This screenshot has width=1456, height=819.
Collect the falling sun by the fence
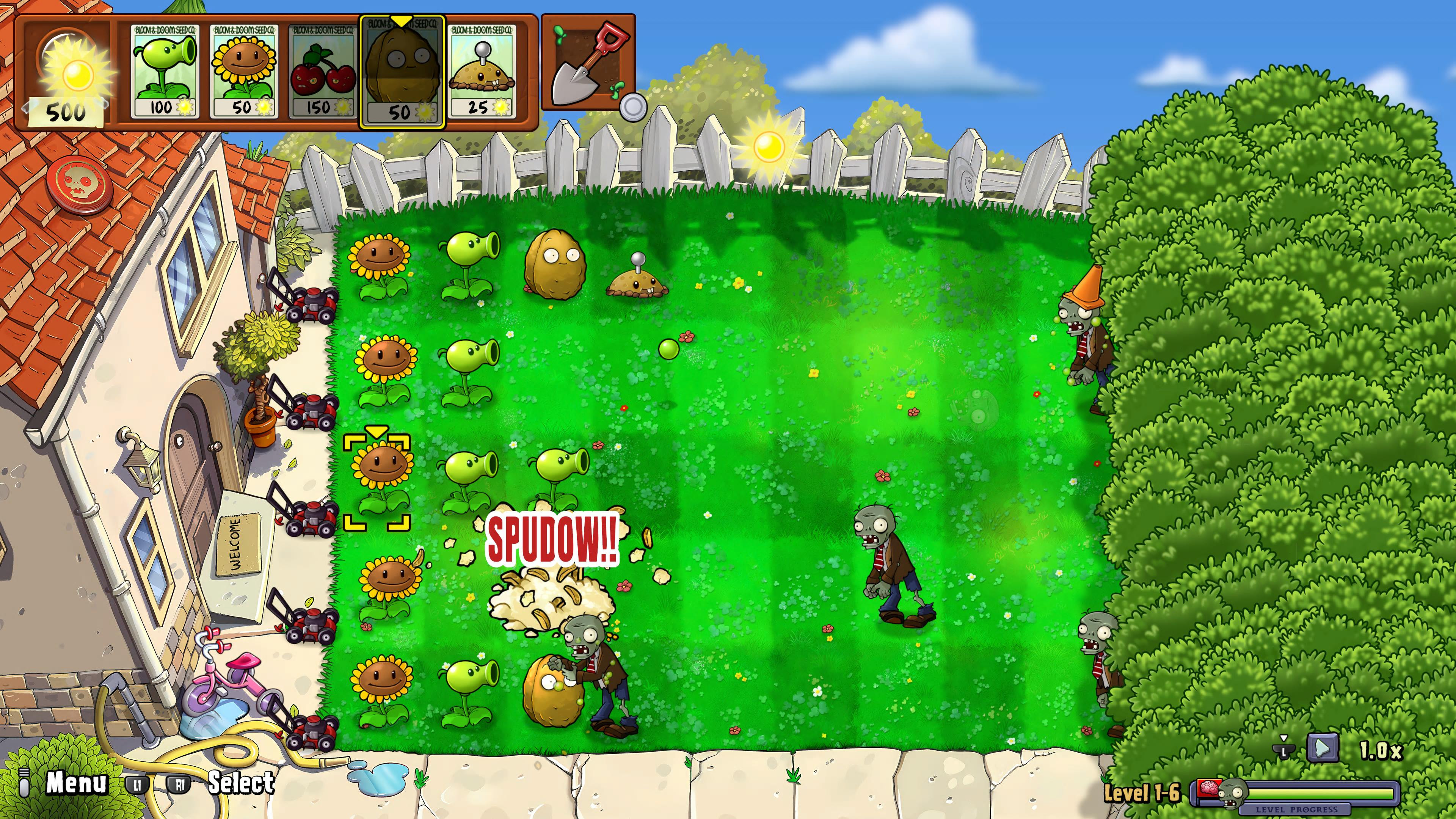click(x=769, y=146)
